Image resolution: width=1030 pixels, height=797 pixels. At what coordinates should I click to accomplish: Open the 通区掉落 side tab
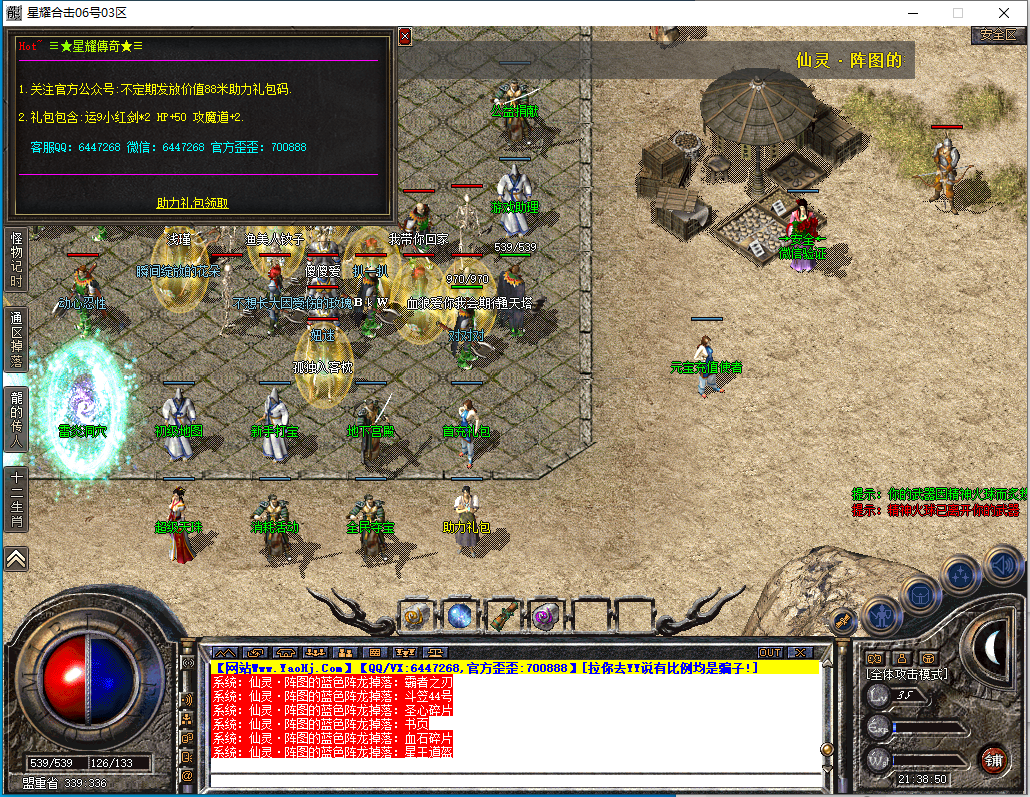click(16, 340)
